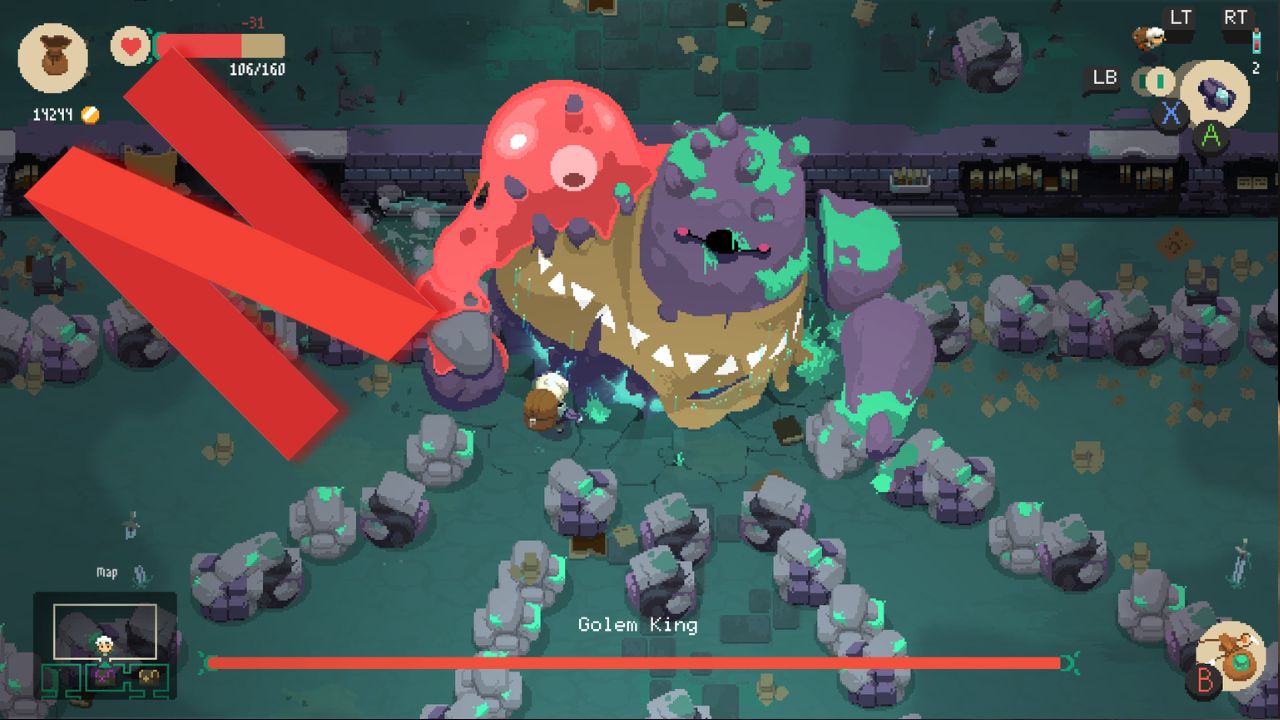Click the potion count number 2
The image size is (1280, 720).
click(x=1257, y=67)
